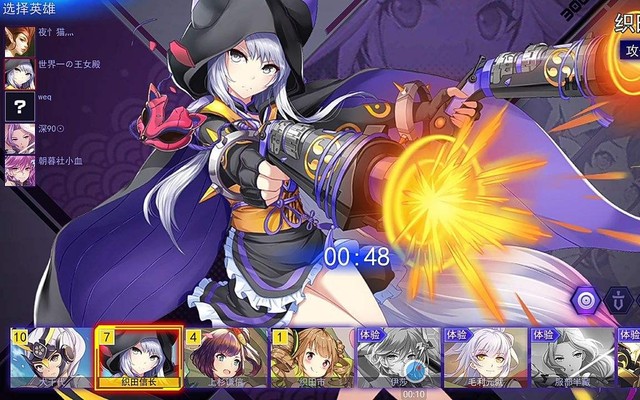Choose the highlighted 织田信长 hero card
This screenshot has height=400, width=640.
[x=138, y=357]
